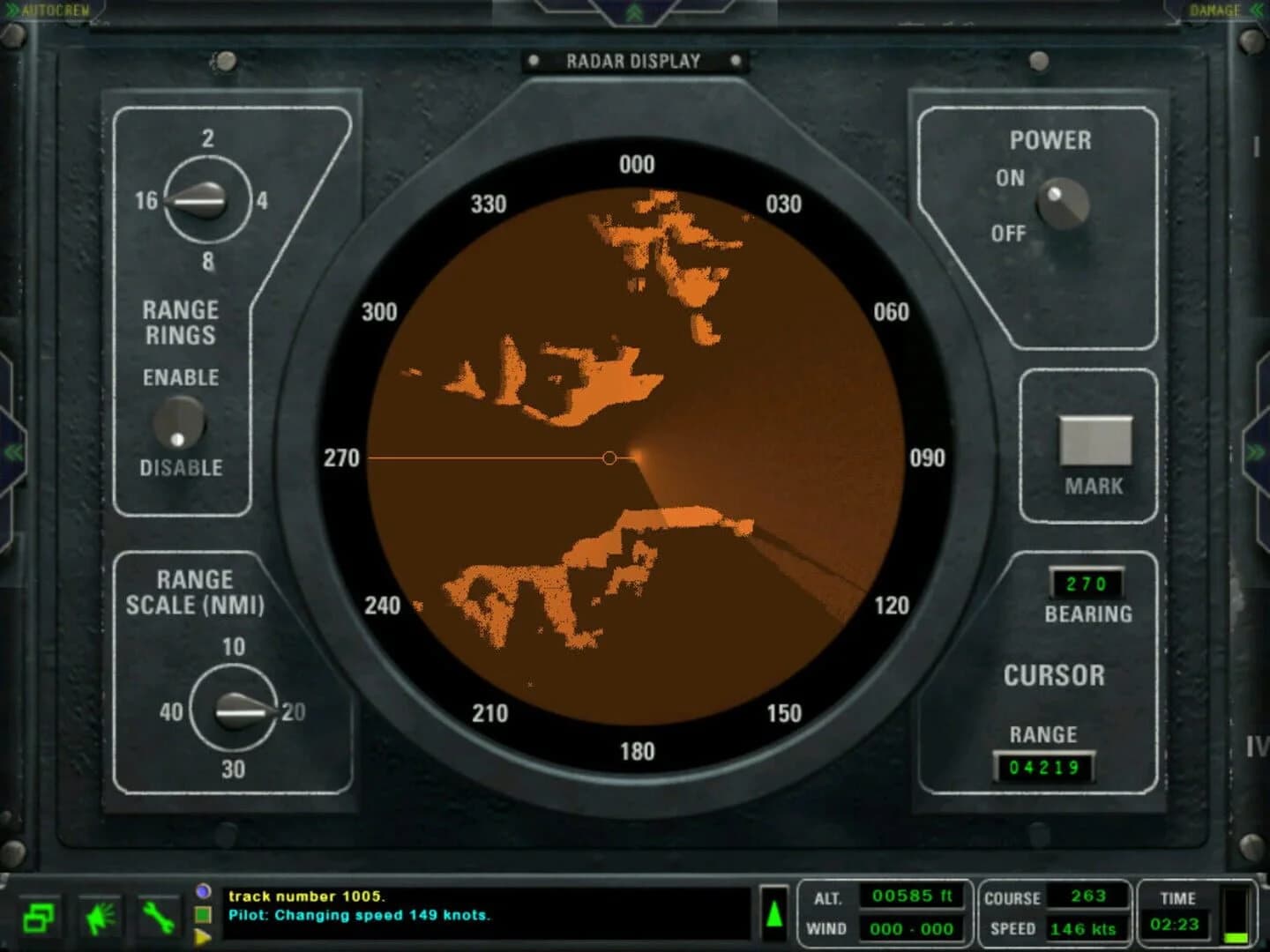Open the windows overview icon
1270x952 pixels.
39,919
